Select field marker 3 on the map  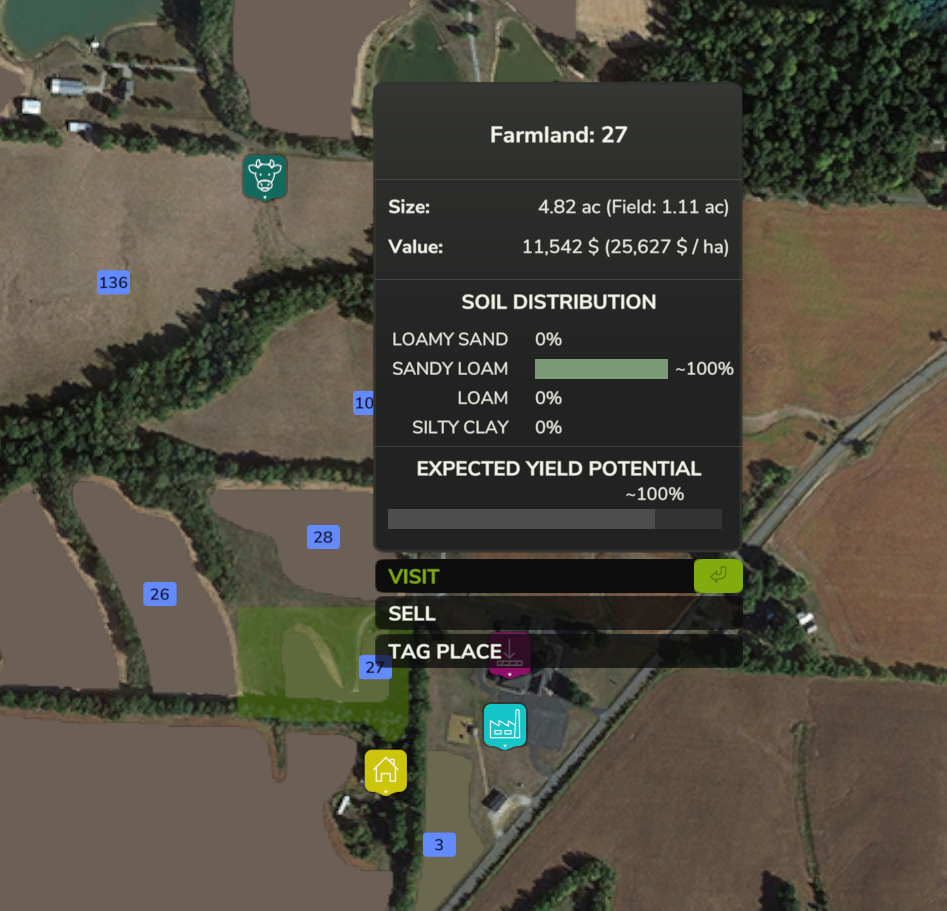coord(439,845)
